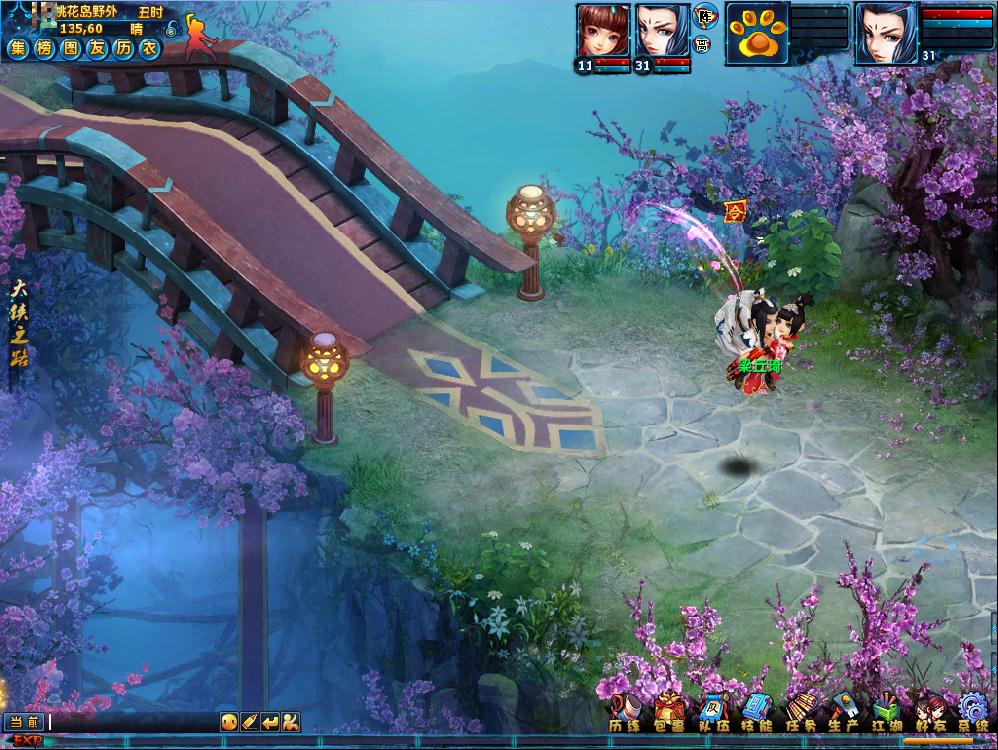Open the 历练 training menu
The image size is (998, 750).
625,712
